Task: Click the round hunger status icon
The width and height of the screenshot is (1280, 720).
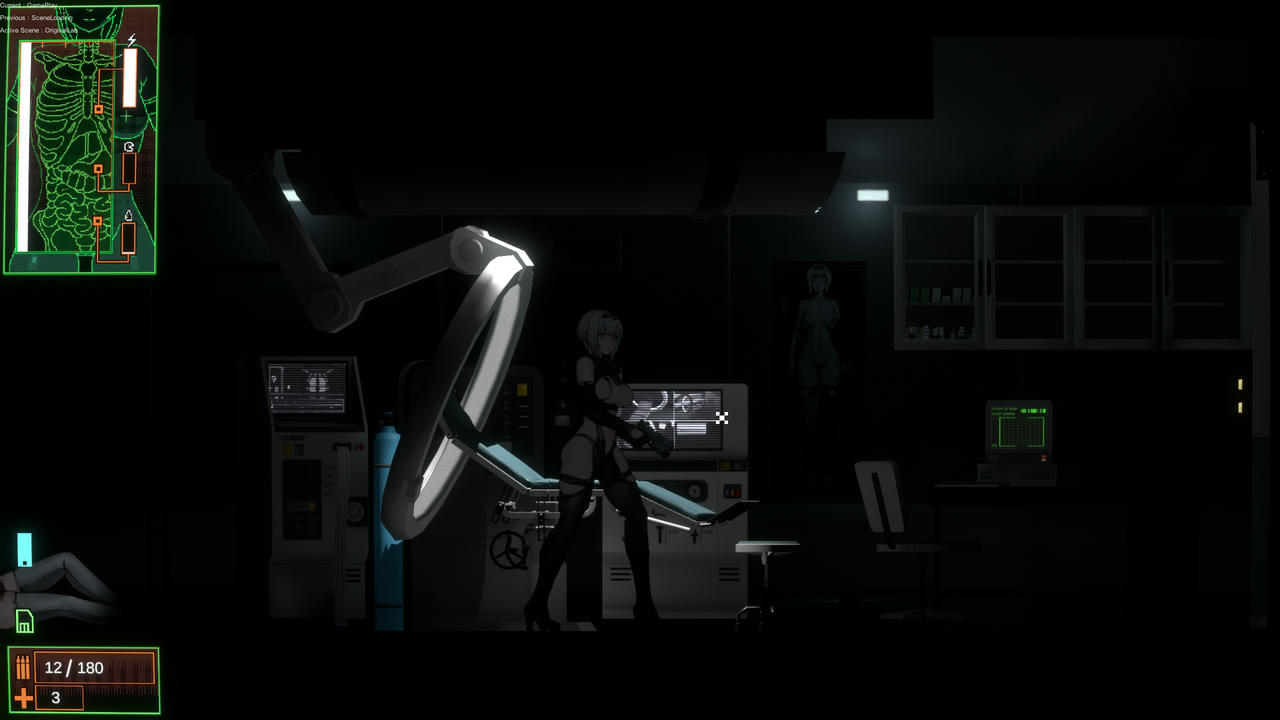Action: pos(130,147)
